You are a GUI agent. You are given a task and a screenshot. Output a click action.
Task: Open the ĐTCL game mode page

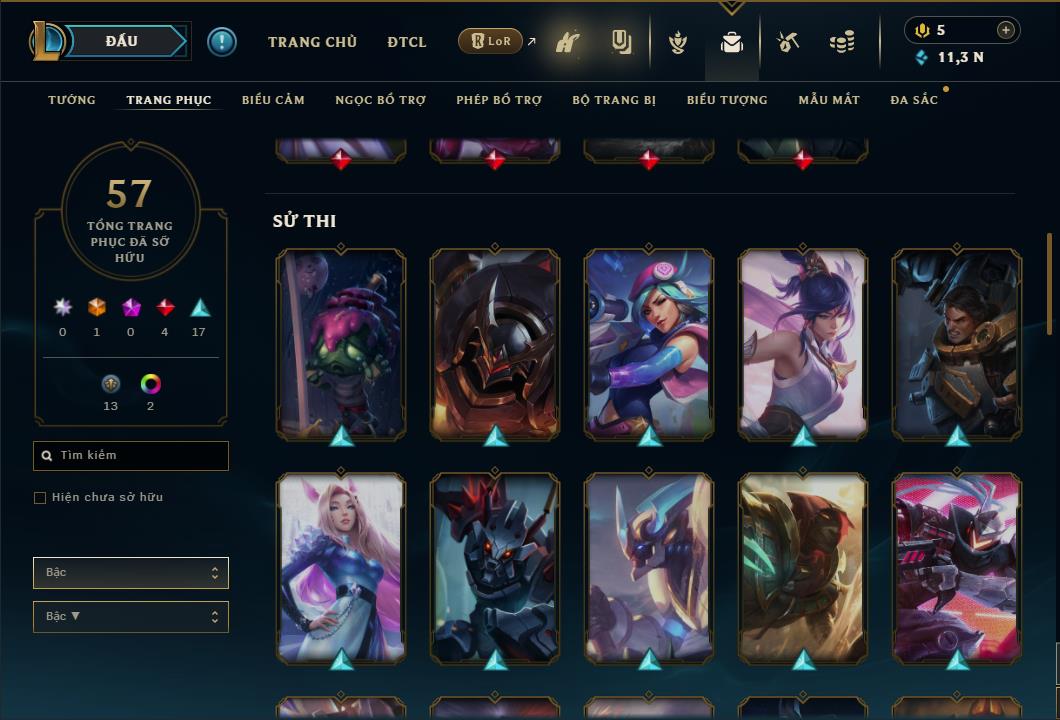(407, 42)
